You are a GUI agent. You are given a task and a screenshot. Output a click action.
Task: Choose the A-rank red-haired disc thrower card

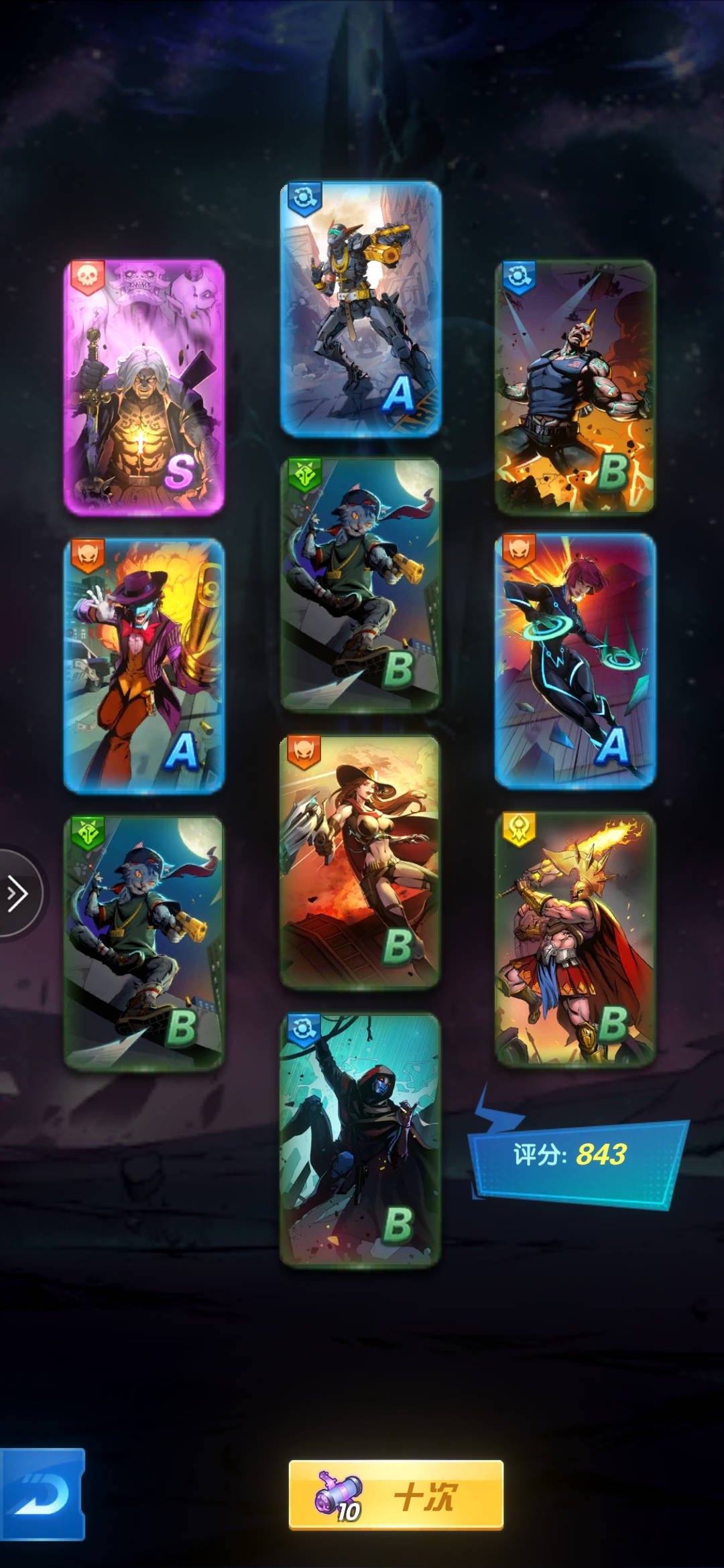(575, 660)
